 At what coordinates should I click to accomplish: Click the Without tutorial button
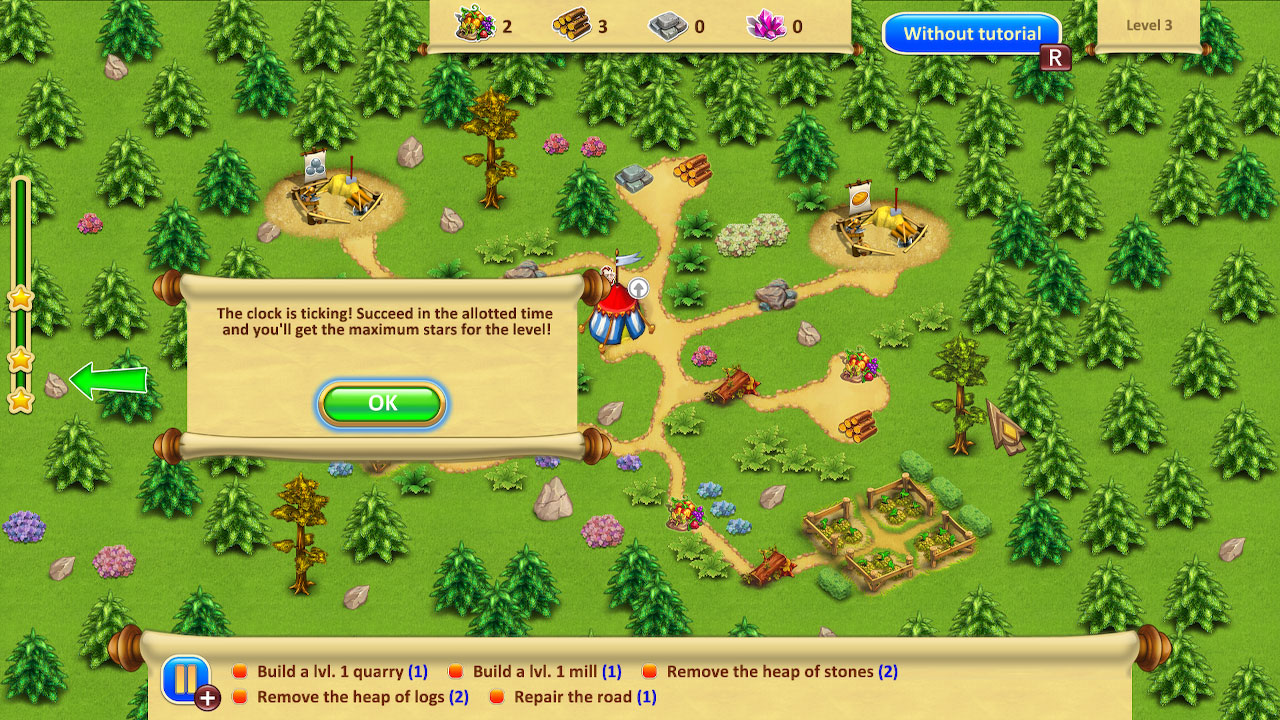click(971, 33)
